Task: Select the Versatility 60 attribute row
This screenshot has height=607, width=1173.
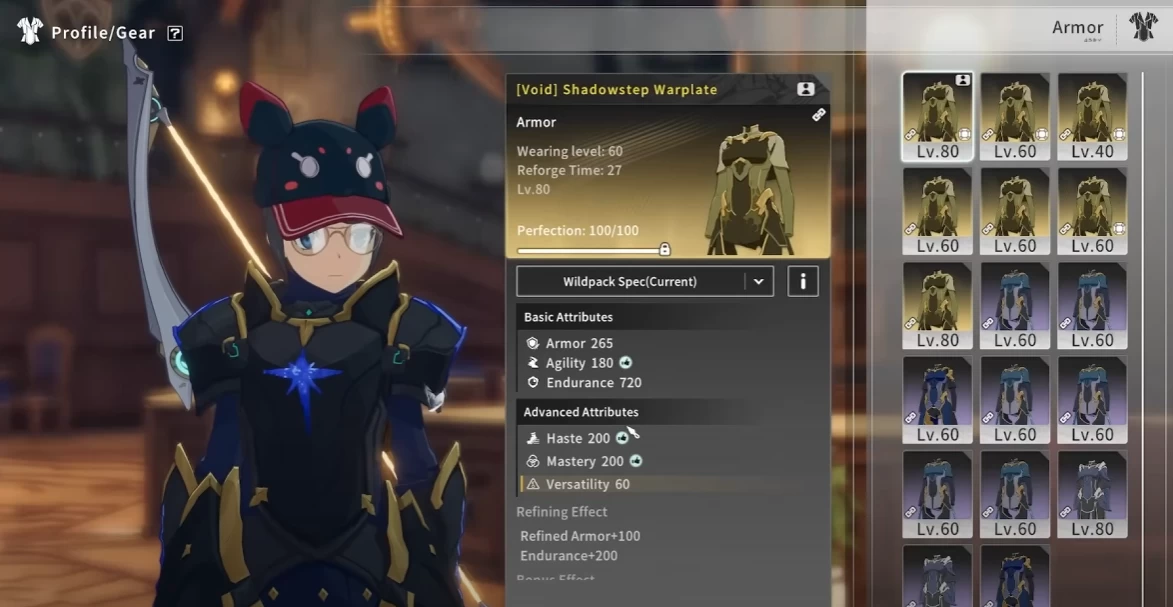Action: coord(587,484)
